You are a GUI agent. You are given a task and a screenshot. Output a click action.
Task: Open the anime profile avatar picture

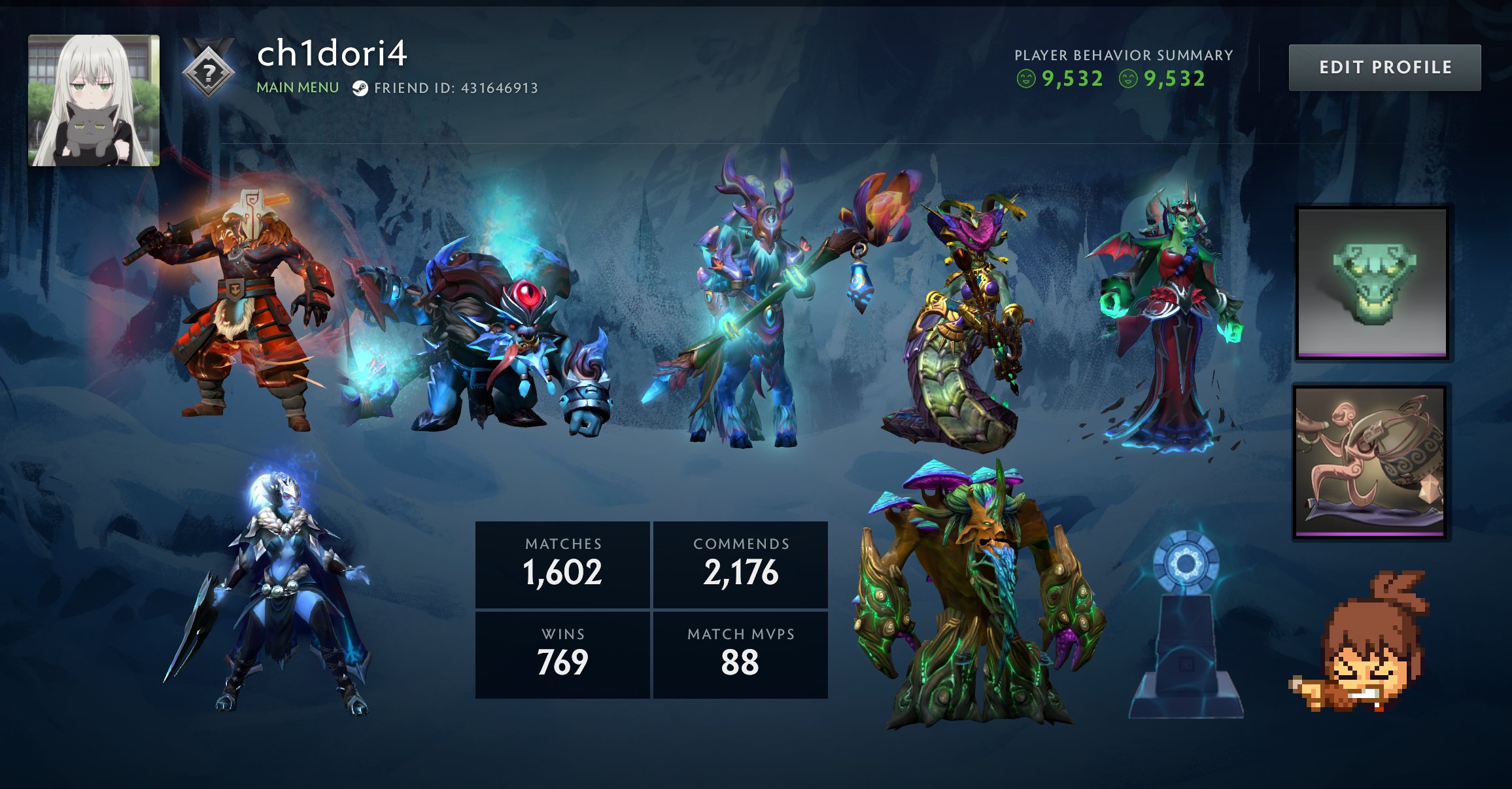[x=94, y=99]
